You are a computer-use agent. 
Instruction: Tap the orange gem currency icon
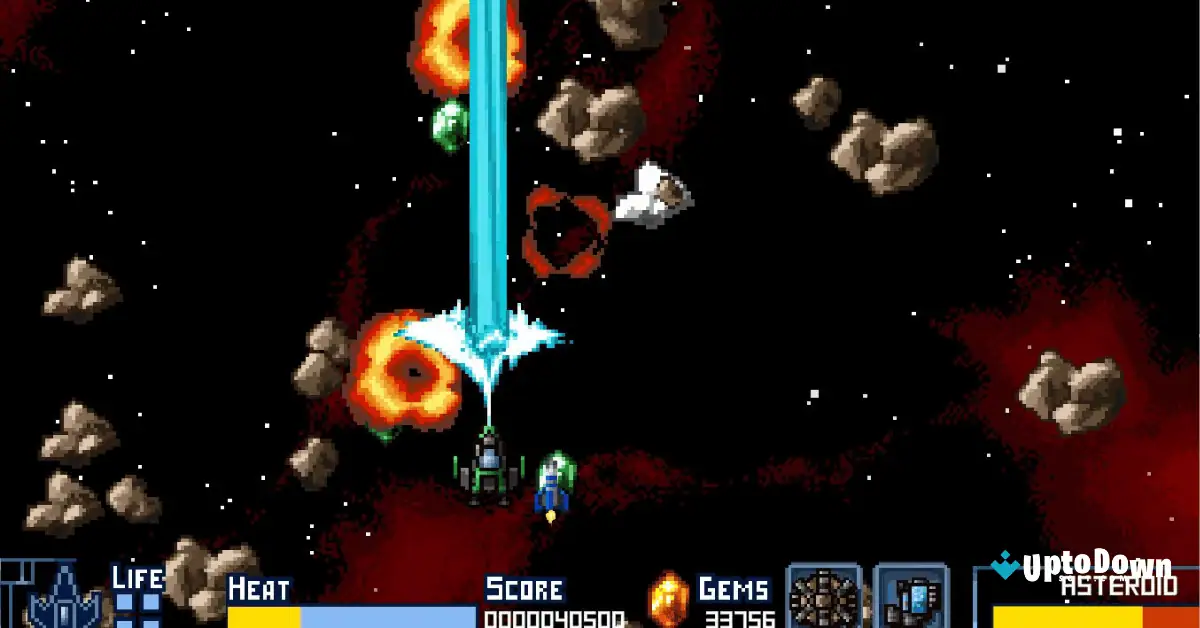(669, 599)
